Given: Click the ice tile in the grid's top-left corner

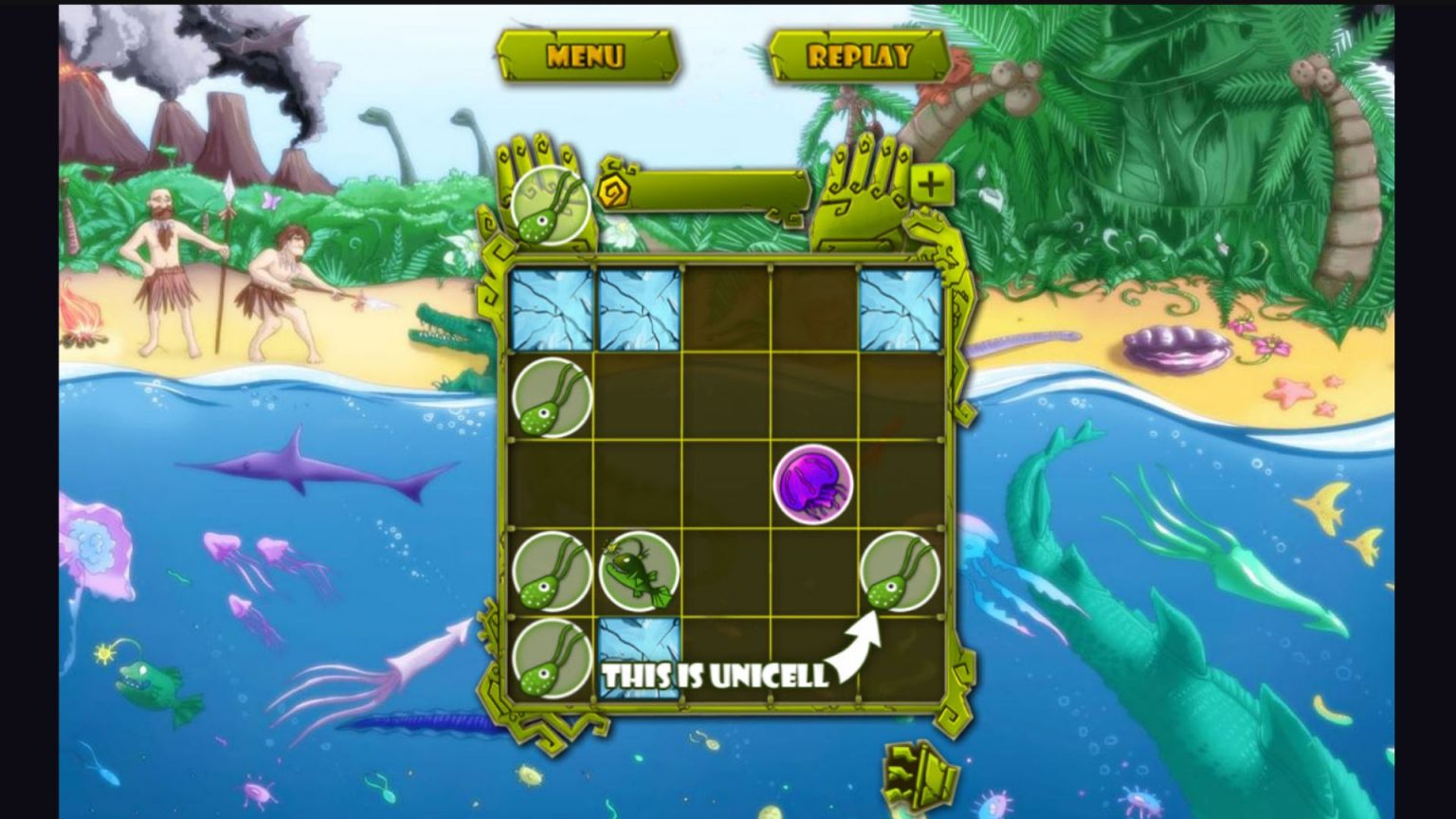Looking at the screenshot, I should pyautogui.click(x=551, y=309).
